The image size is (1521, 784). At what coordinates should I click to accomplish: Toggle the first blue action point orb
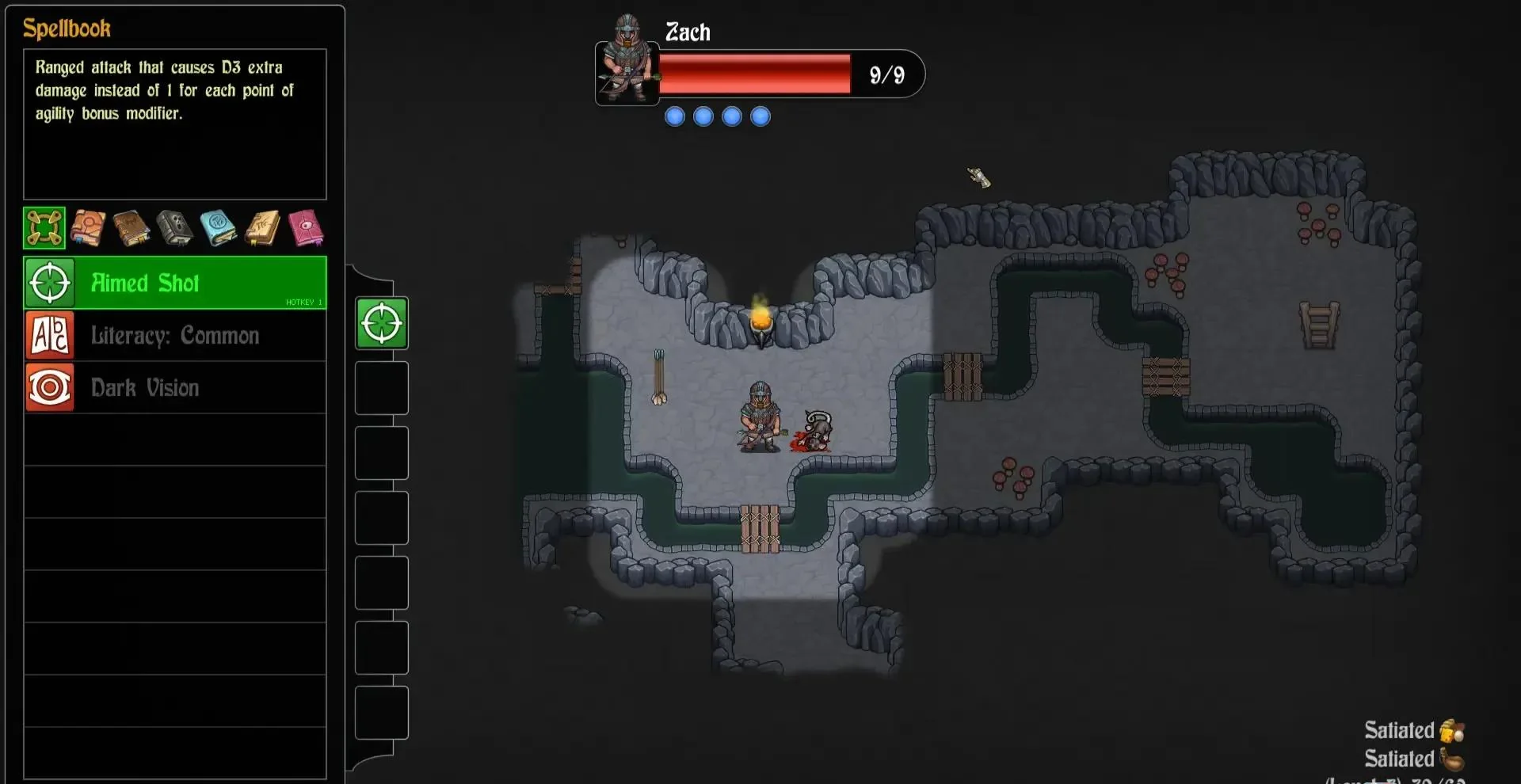(x=674, y=116)
